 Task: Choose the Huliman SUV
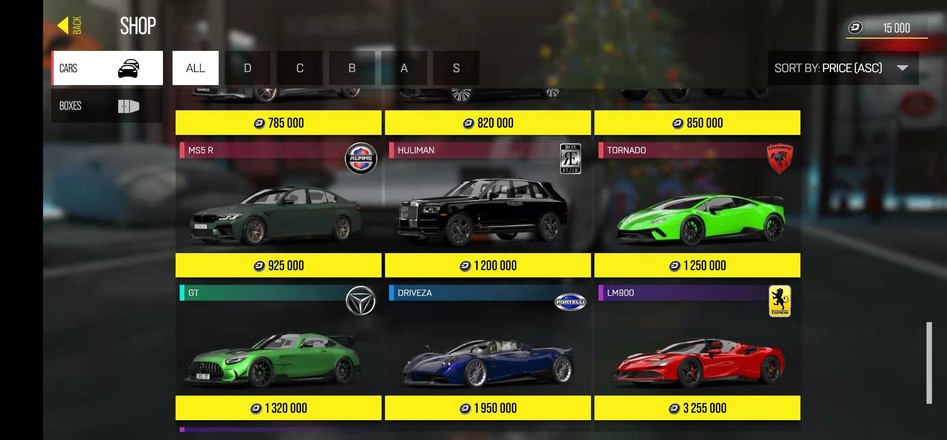coord(488,208)
